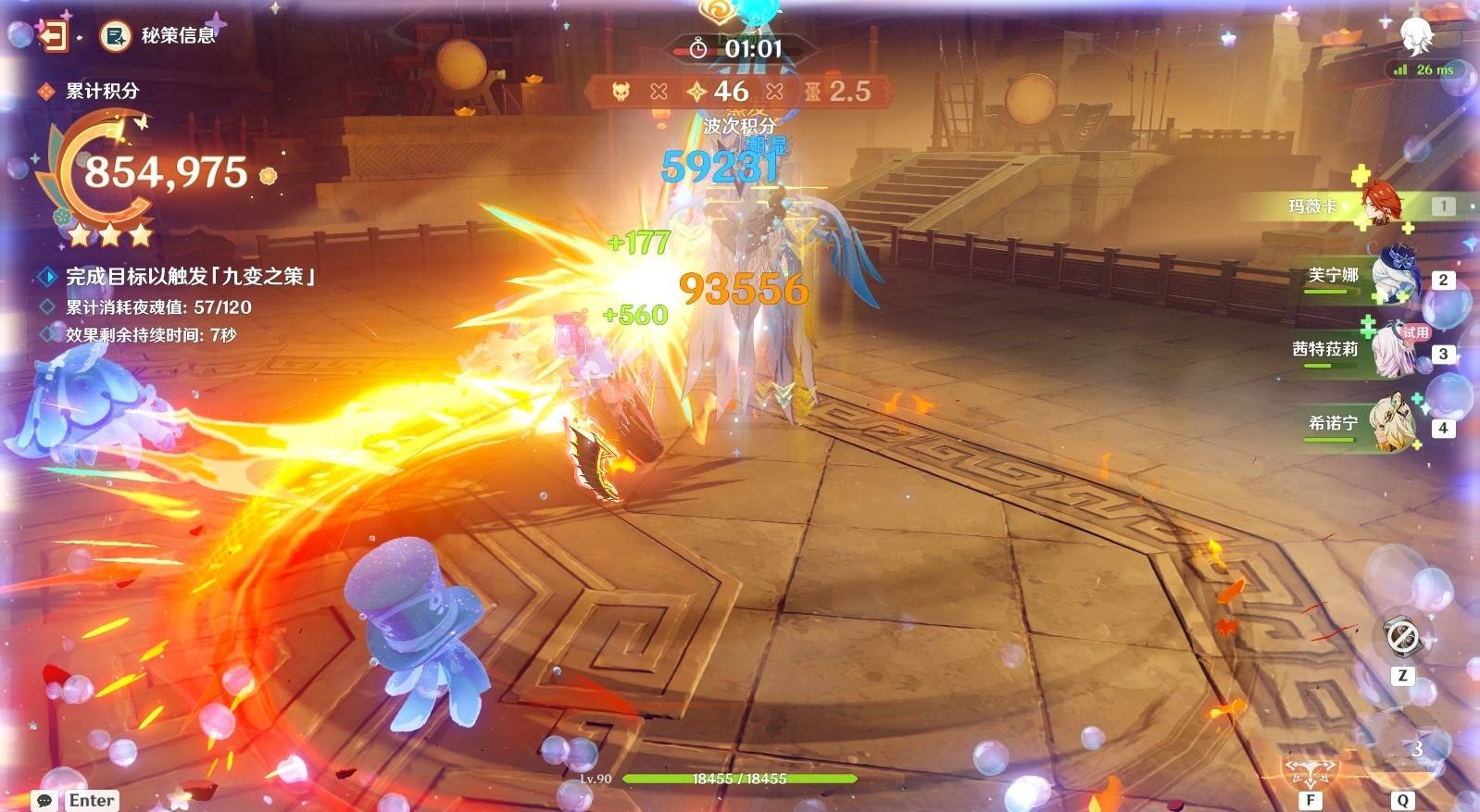Open the Paimon menu icon
The width and height of the screenshot is (1480, 812).
[x=1415, y=35]
